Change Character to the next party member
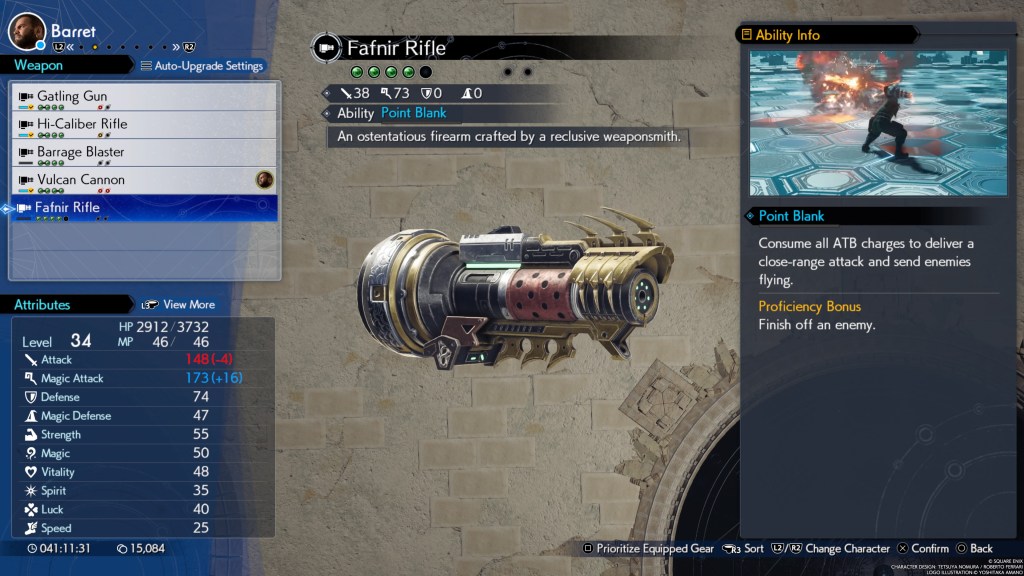The height and width of the screenshot is (576, 1024). pyautogui.click(x=837, y=548)
